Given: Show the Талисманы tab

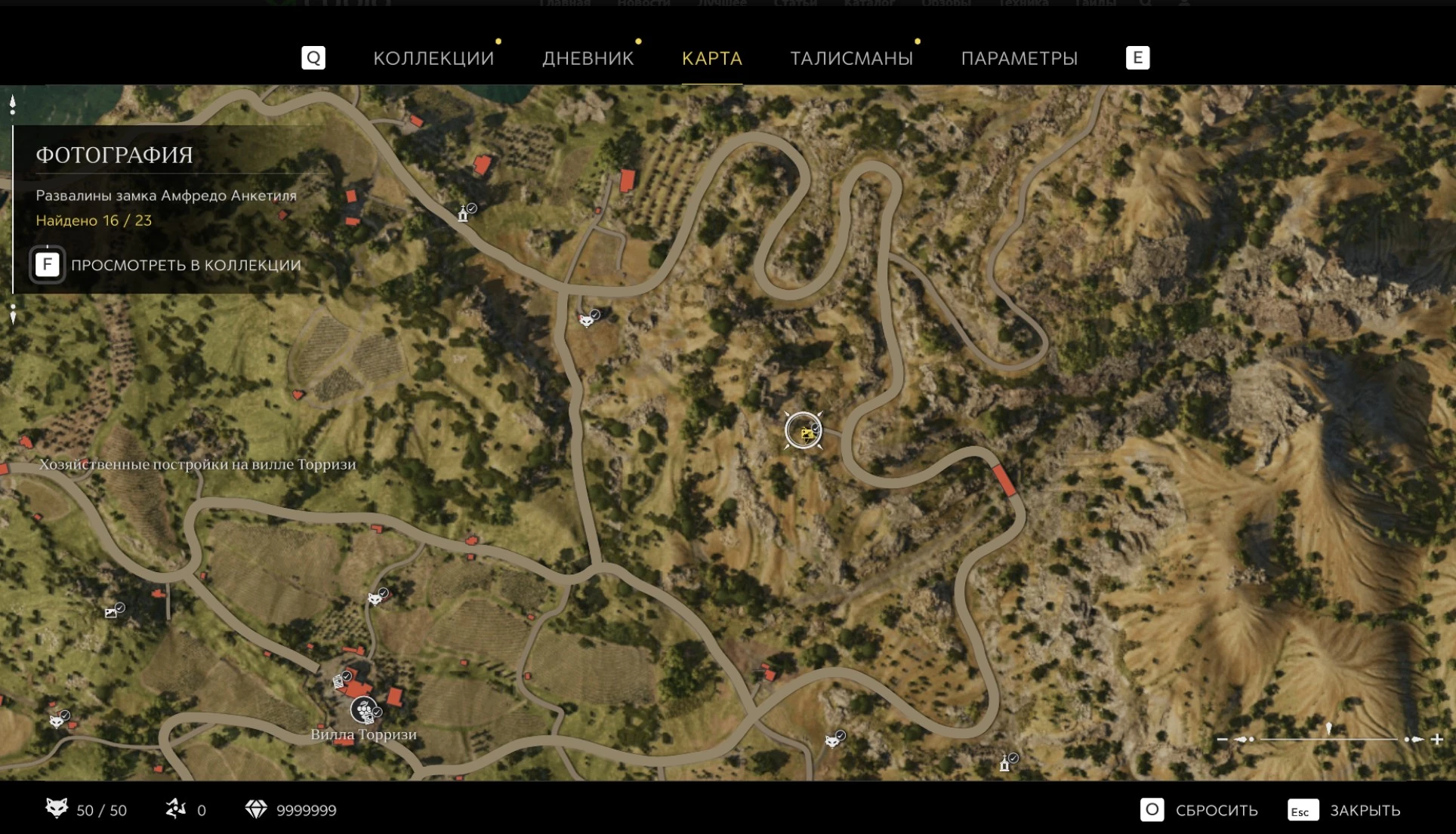Looking at the screenshot, I should (851, 58).
